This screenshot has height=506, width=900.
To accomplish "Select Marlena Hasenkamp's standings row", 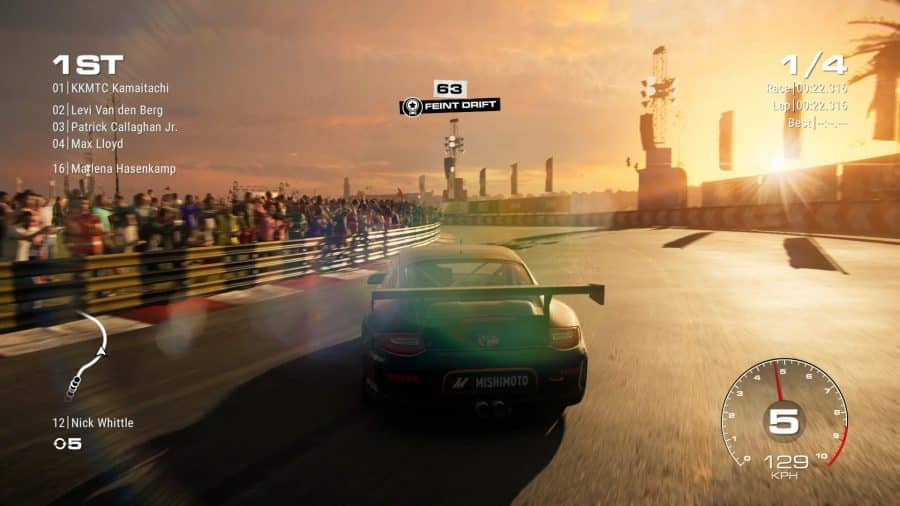I will (114, 169).
